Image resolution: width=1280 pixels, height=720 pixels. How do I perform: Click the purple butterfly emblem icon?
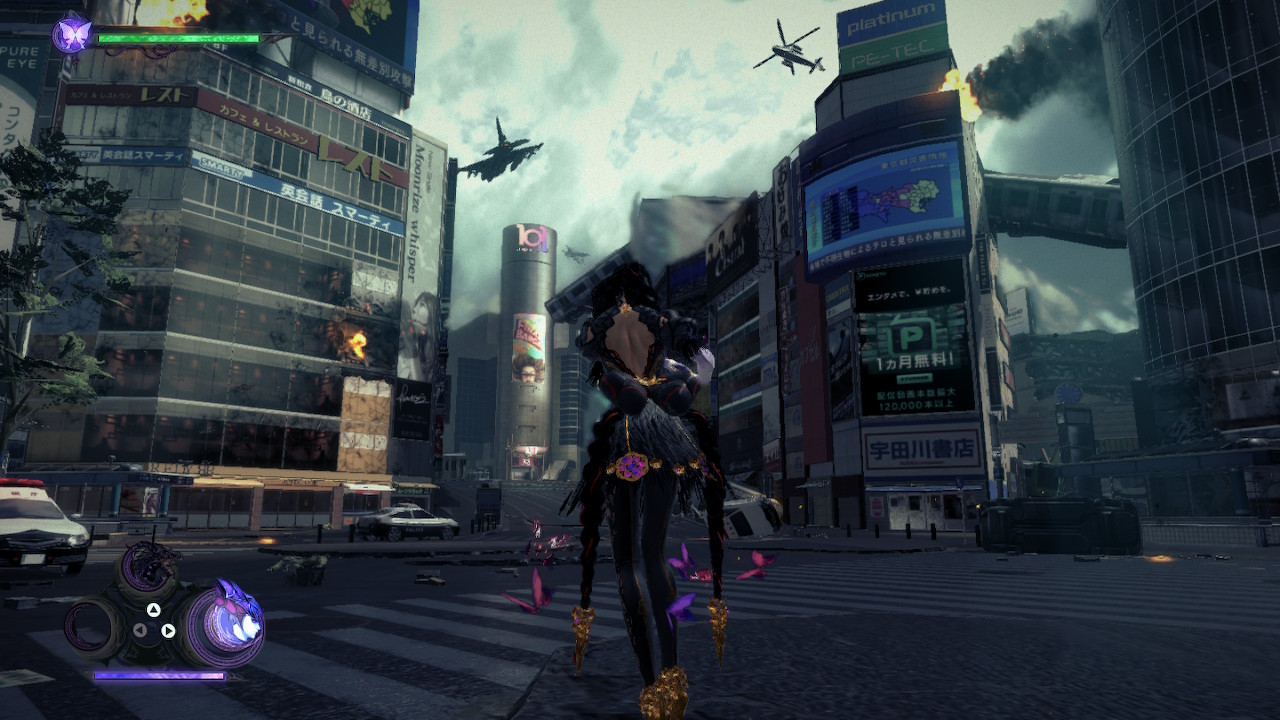click(x=72, y=34)
